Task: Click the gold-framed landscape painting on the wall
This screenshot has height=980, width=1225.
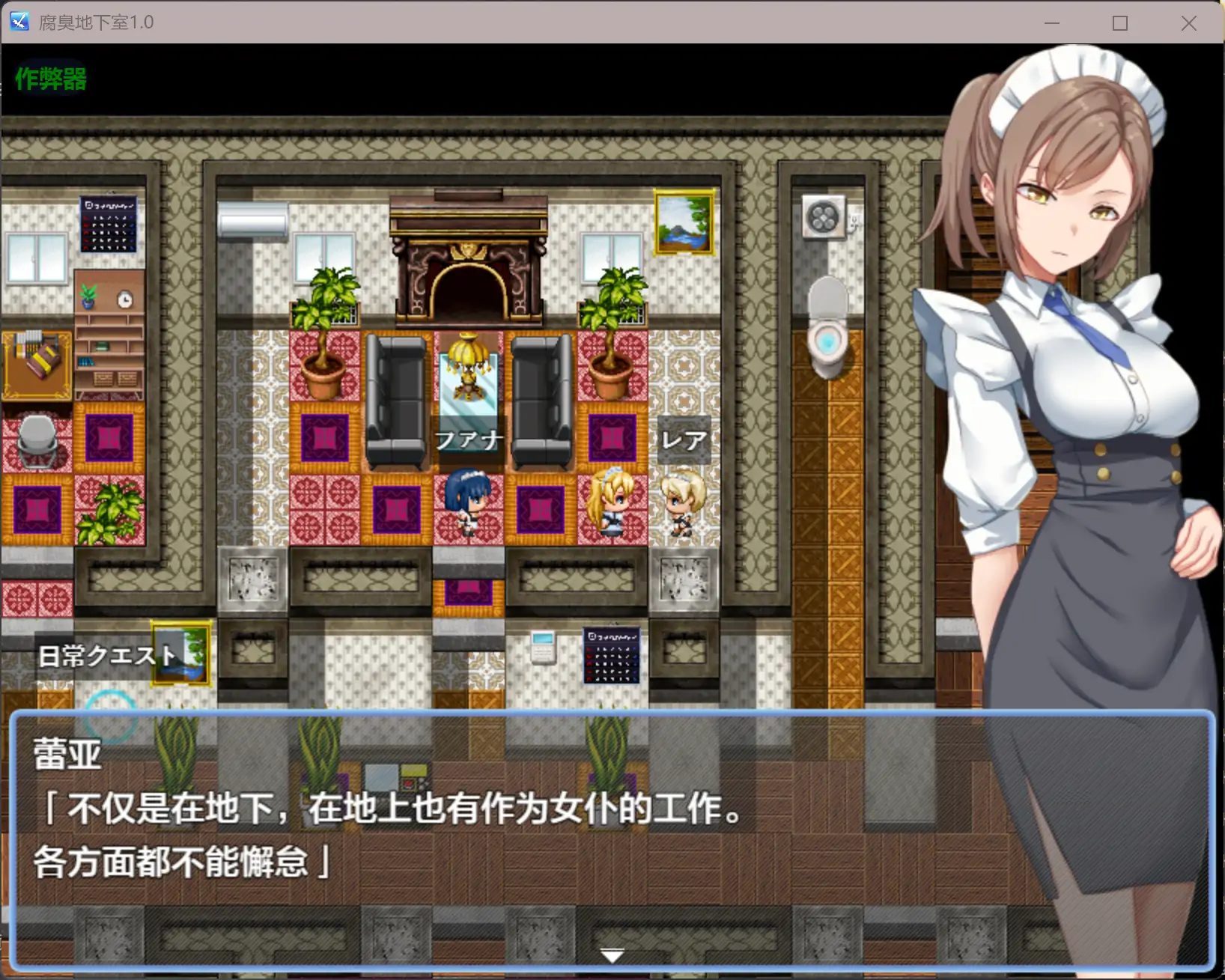Action: point(682,222)
